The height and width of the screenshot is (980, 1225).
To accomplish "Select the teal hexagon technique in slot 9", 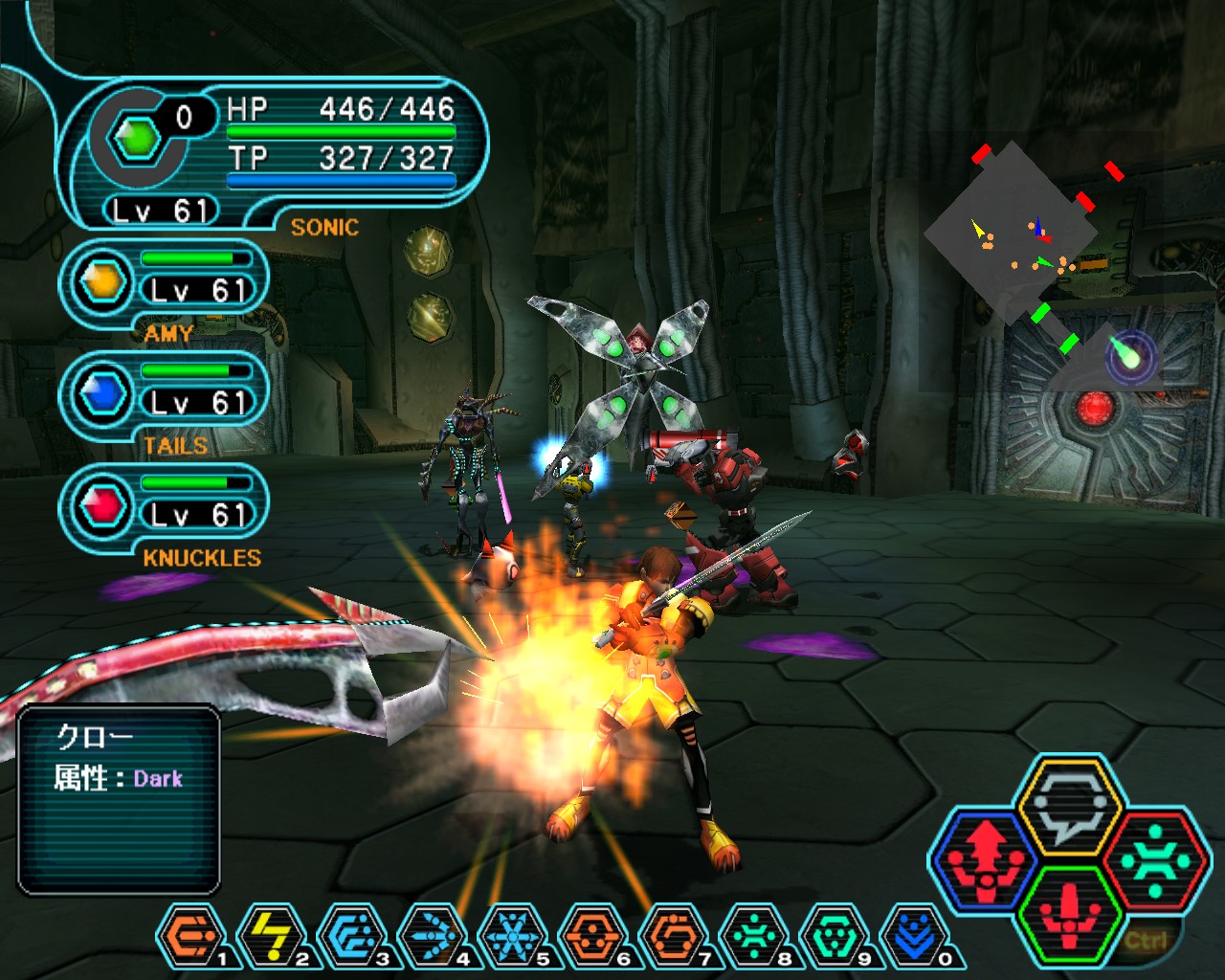I will (x=834, y=937).
